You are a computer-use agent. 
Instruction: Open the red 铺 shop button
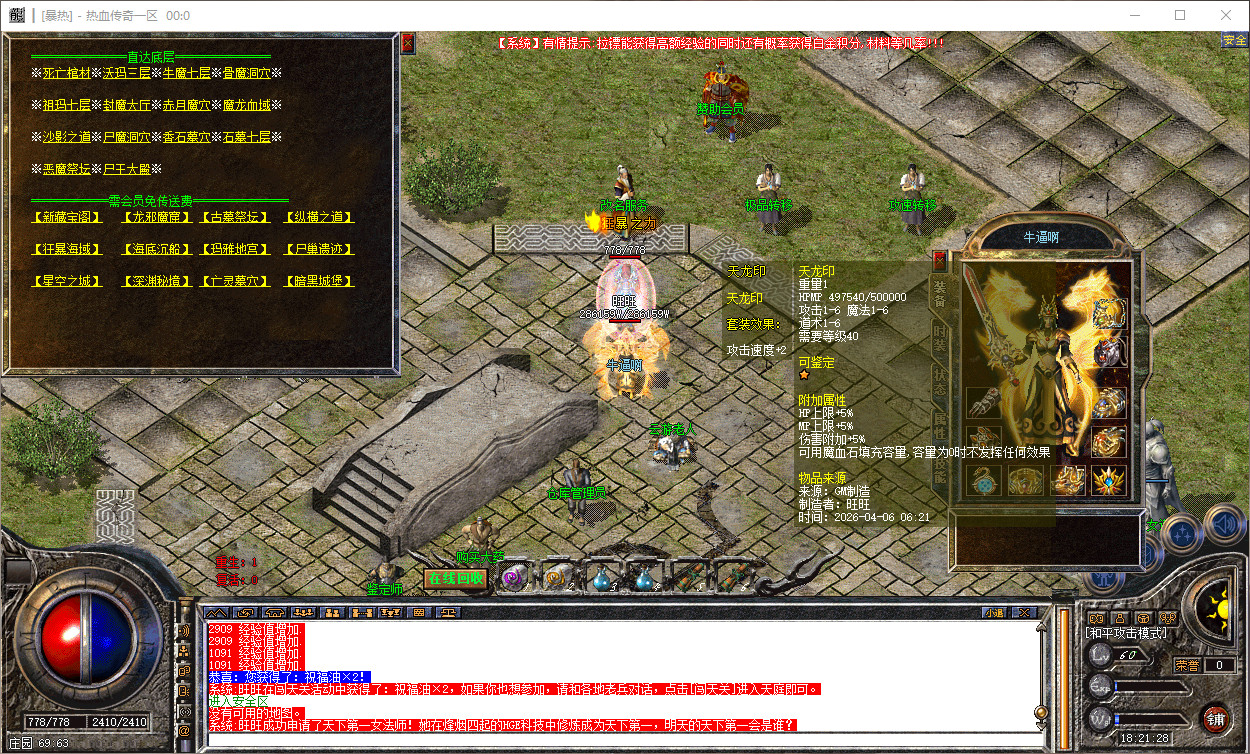[x=1215, y=719]
